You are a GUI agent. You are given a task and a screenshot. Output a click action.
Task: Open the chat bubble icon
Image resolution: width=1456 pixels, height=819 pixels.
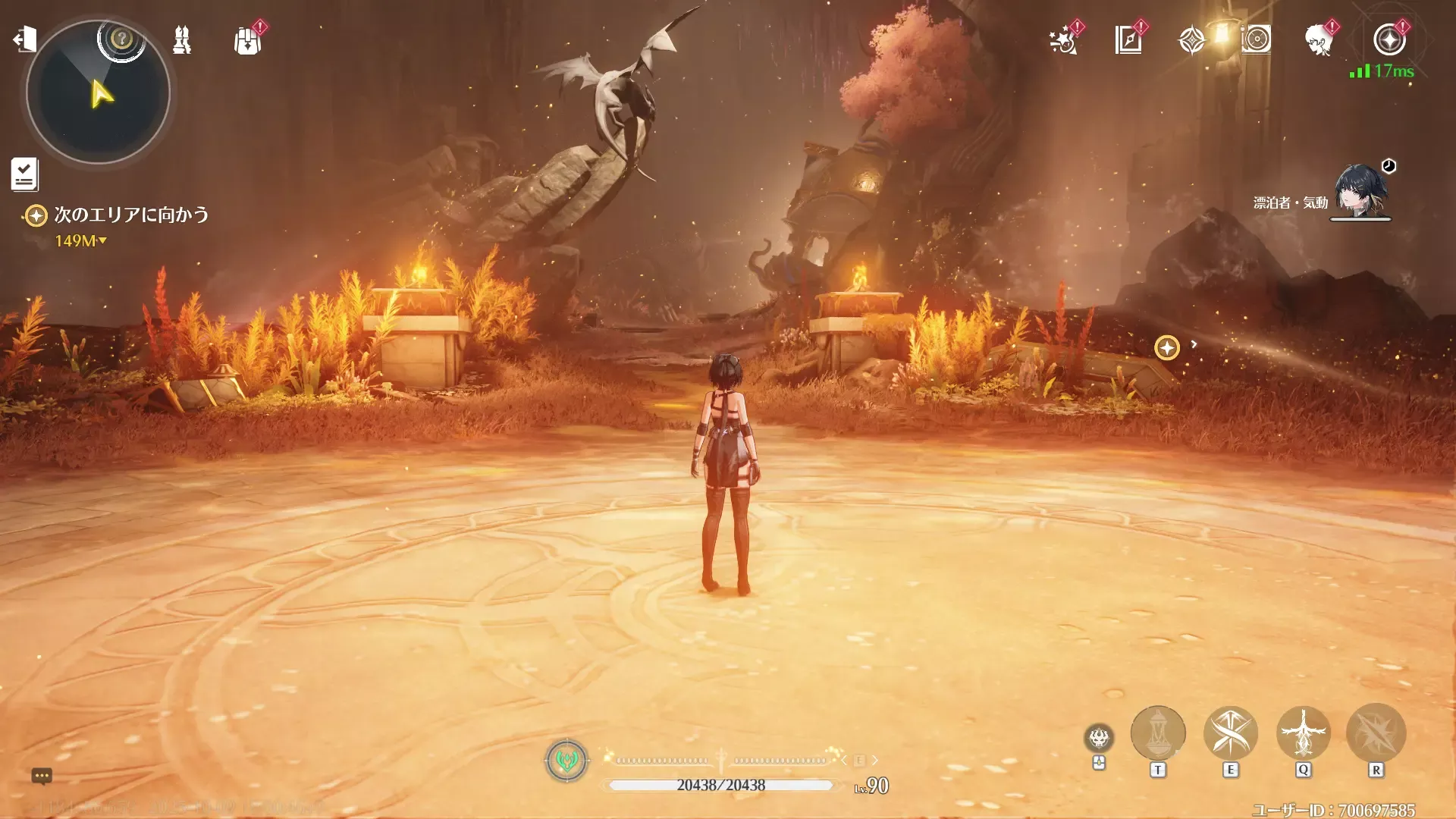pos(42,776)
